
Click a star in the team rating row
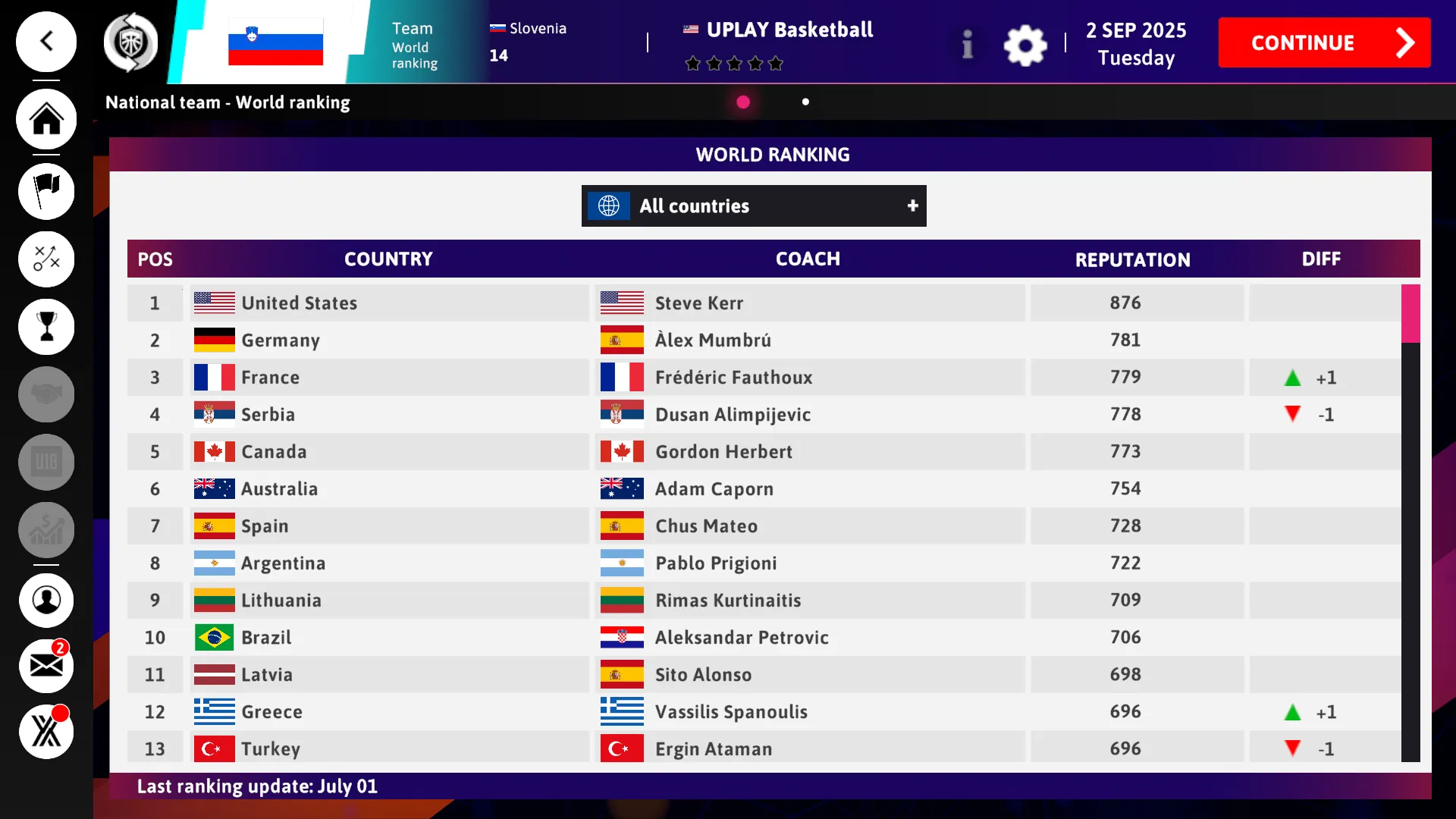point(734,64)
